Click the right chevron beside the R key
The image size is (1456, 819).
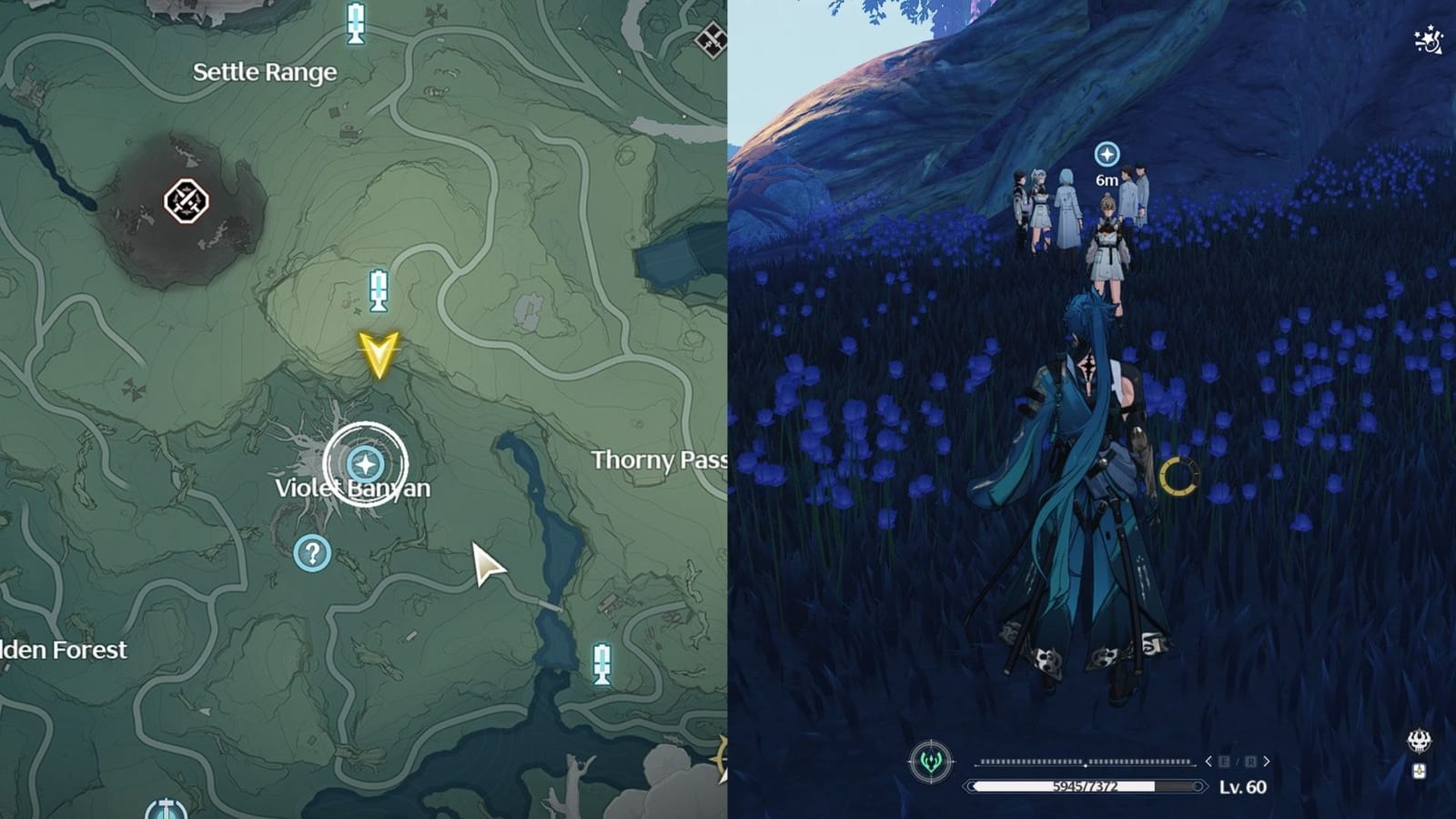click(x=1267, y=761)
